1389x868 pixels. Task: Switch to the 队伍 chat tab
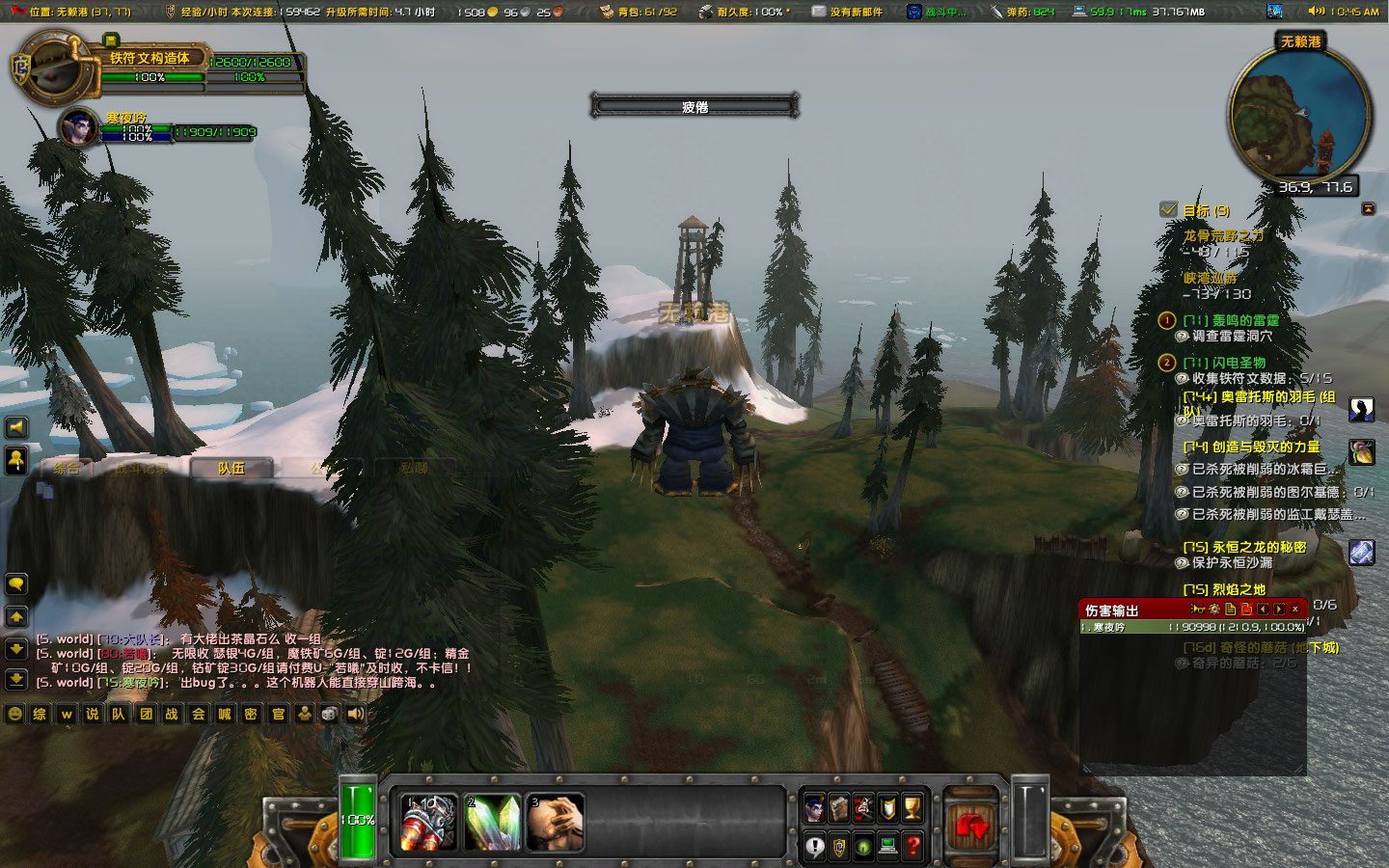231,469
